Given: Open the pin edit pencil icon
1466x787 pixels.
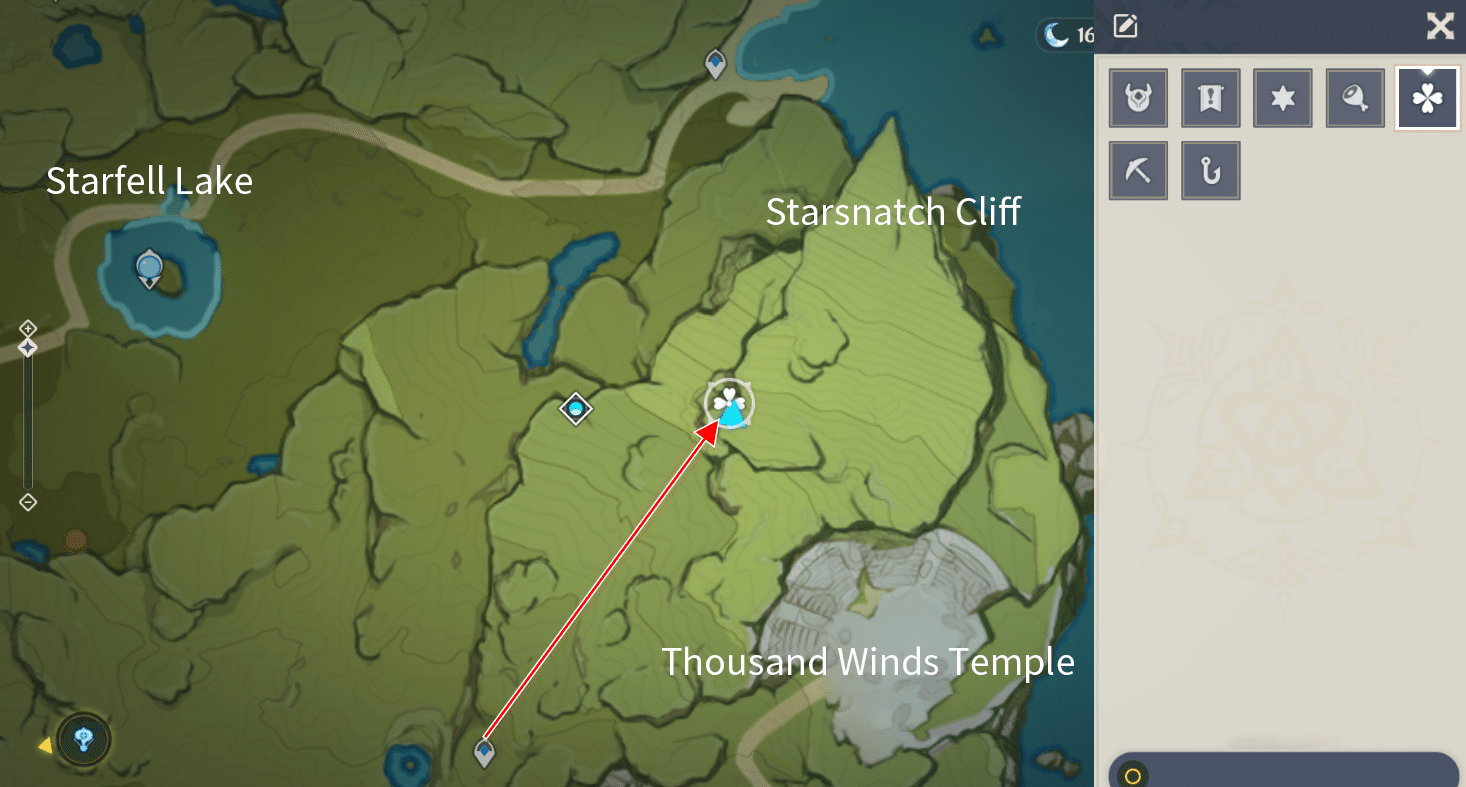Looking at the screenshot, I should pos(1124,26).
